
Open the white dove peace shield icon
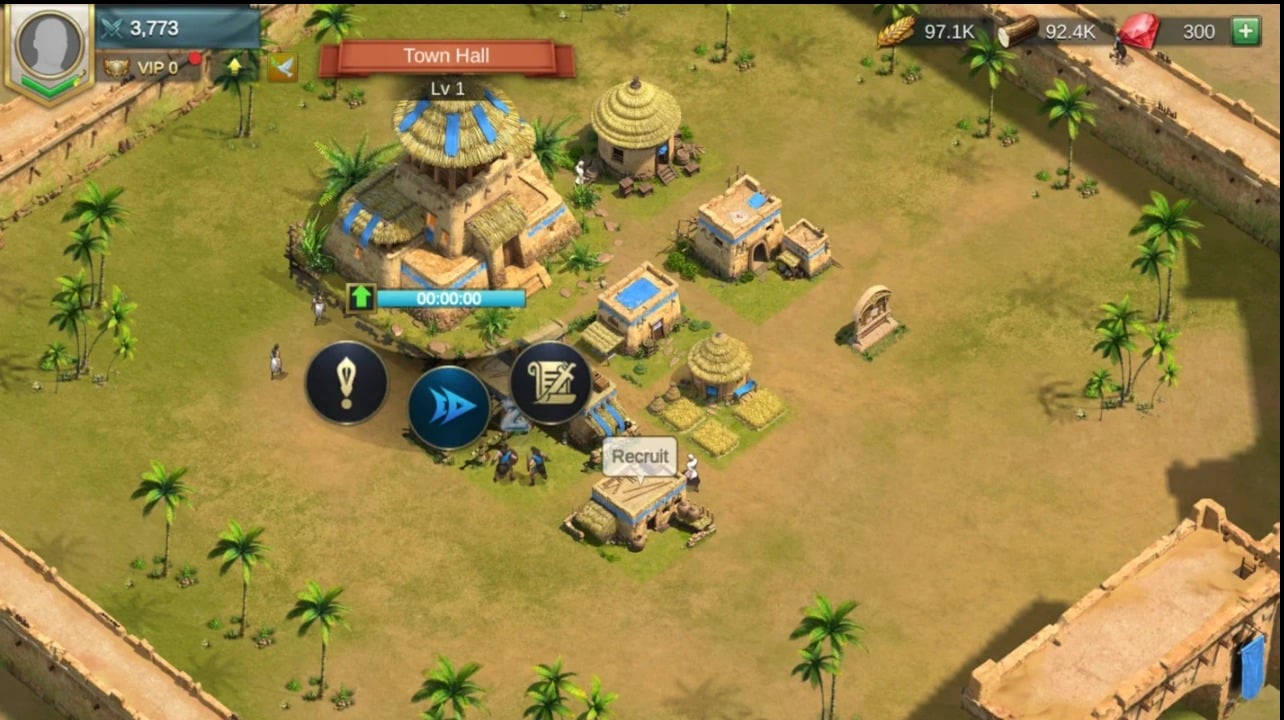point(282,67)
